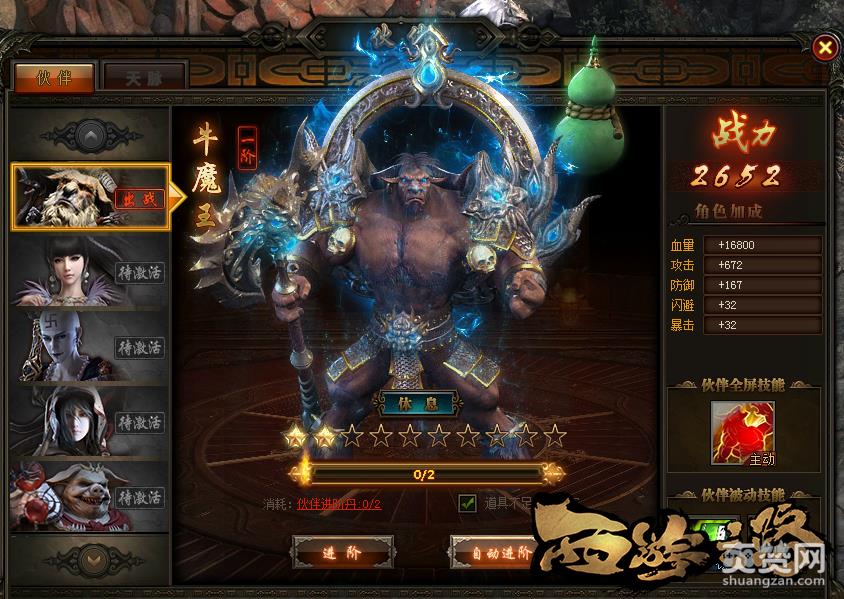The height and width of the screenshot is (599, 844).
Task: Pick the hooded dark-haired woman companion portrait
Action: tap(88, 420)
